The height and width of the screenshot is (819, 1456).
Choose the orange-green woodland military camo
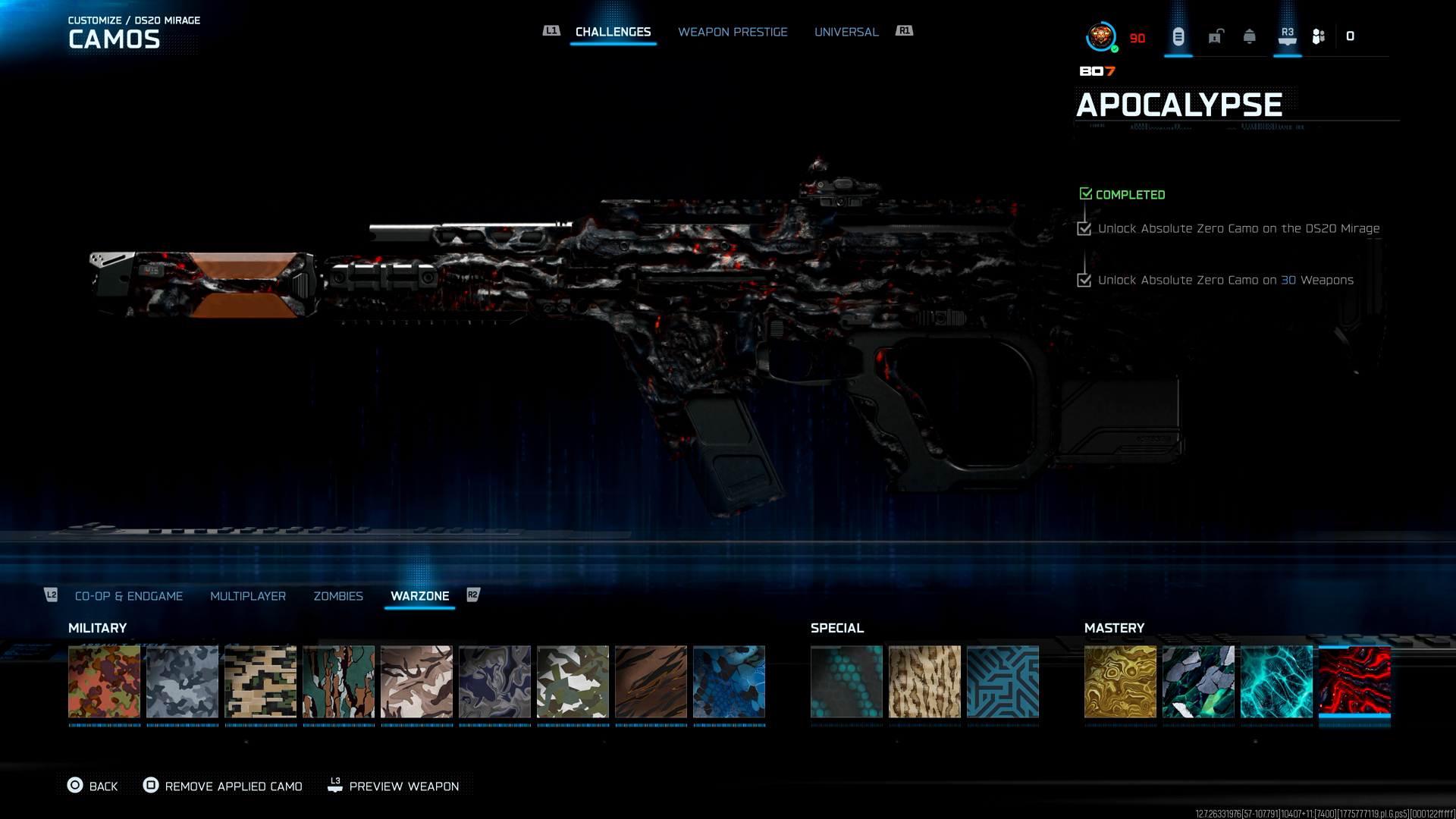coord(105,682)
